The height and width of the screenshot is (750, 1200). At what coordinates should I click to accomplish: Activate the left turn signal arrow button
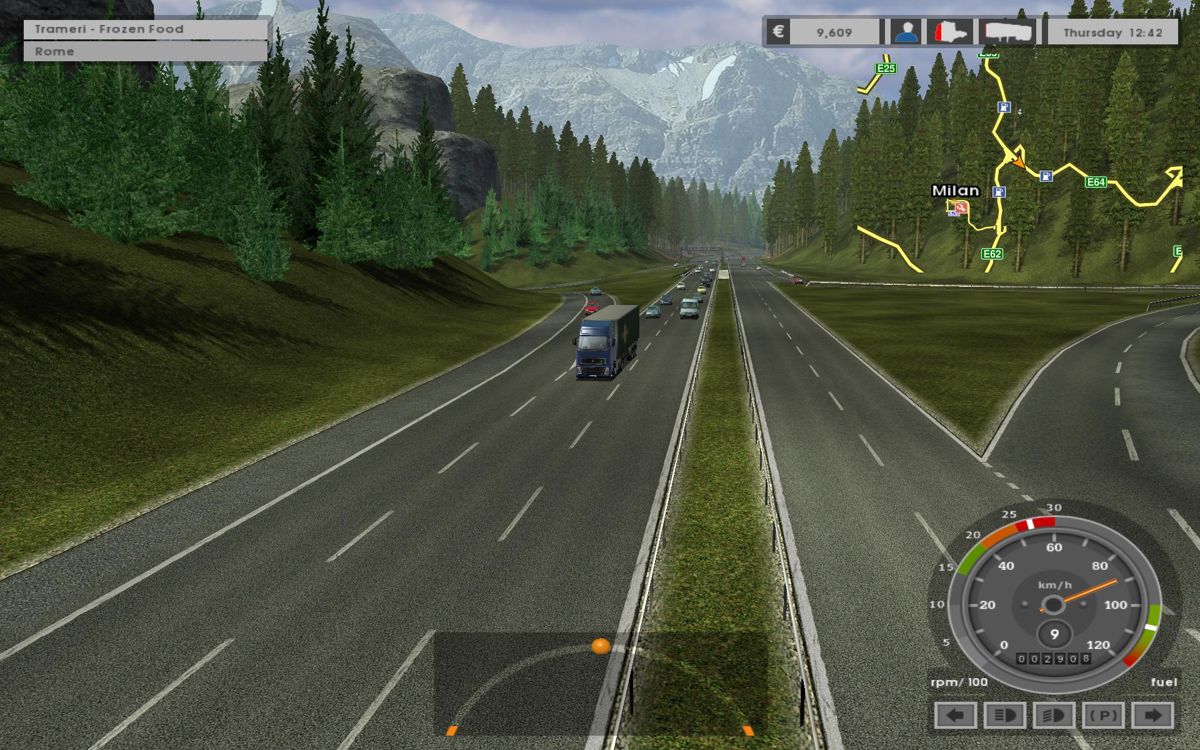pos(955,716)
